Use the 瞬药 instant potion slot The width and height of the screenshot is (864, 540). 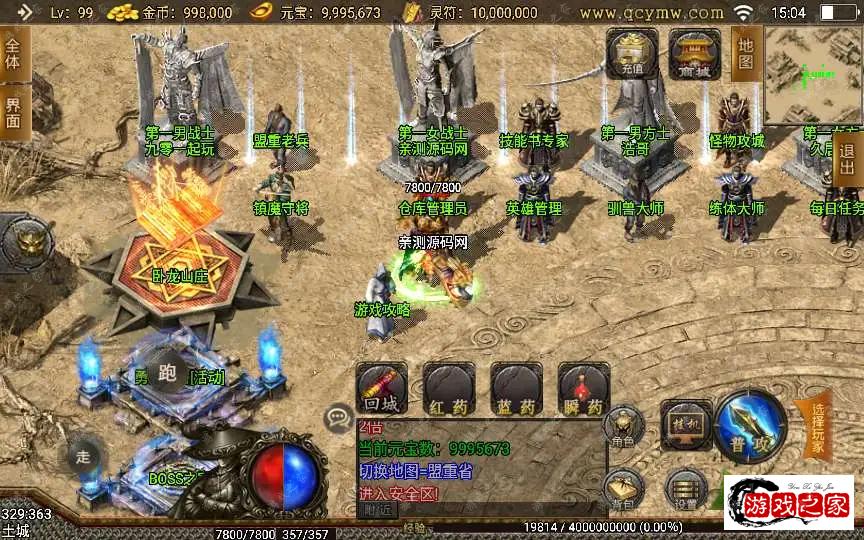coord(584,388)
